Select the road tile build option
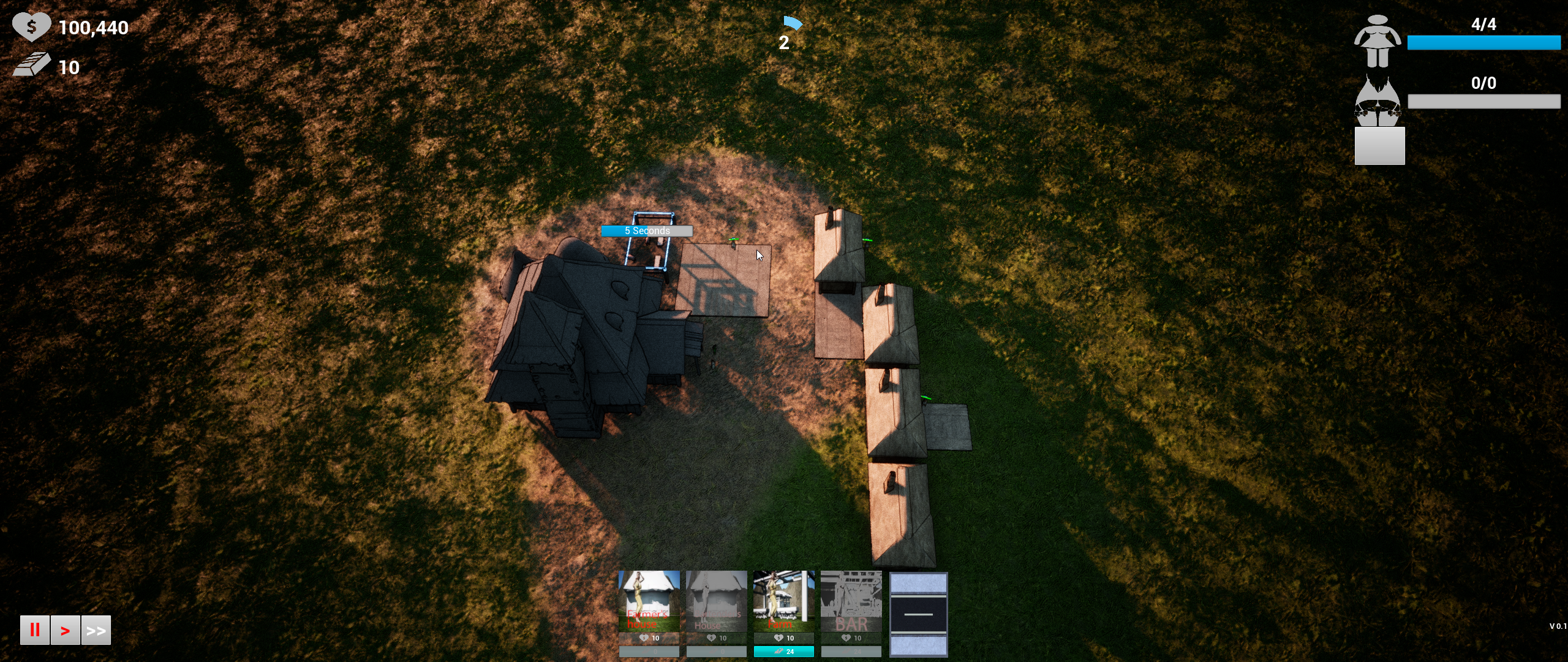 pyautogui.click(x=918, y=614)
